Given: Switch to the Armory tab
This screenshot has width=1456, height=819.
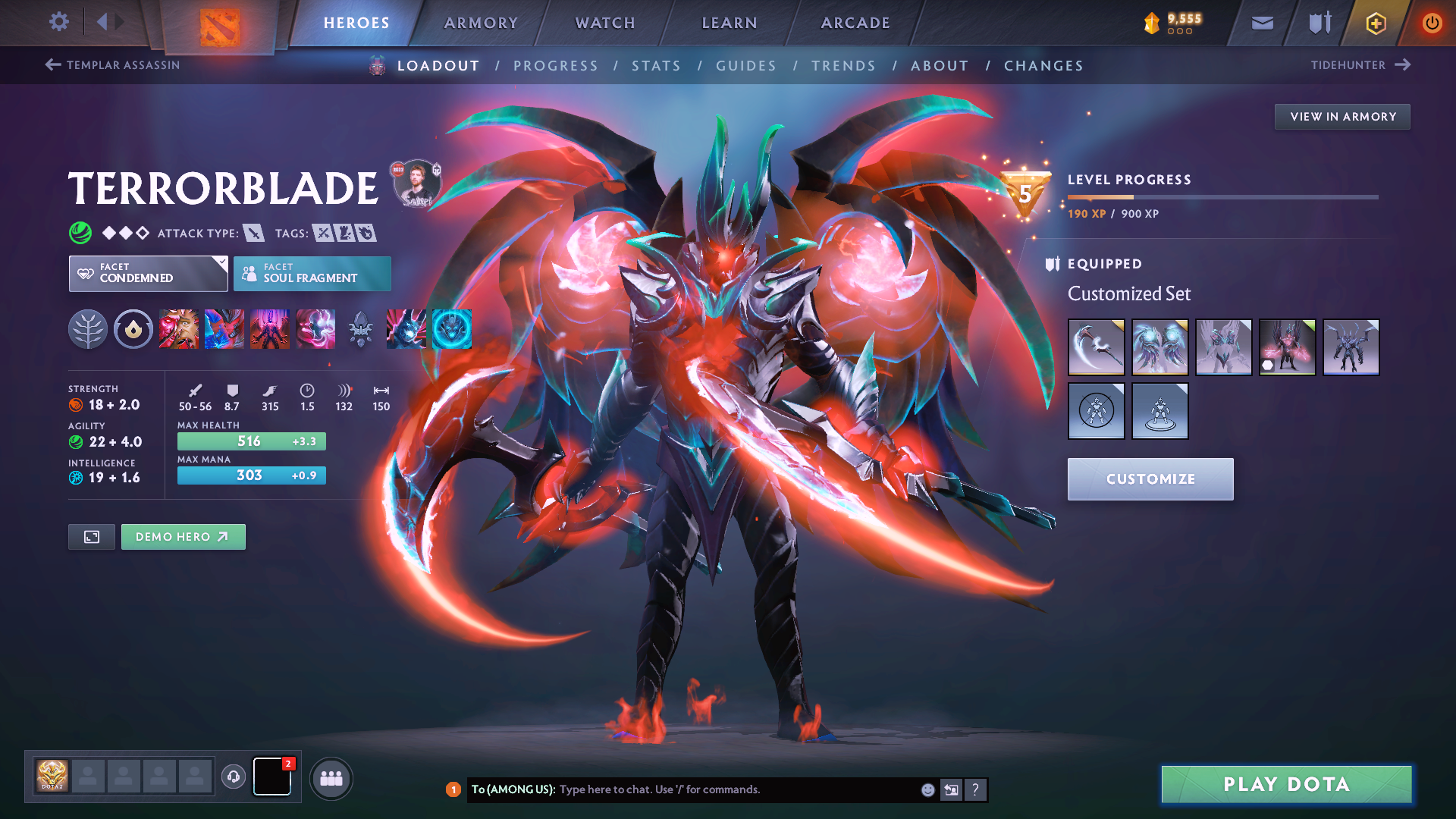Looking at the screenshot, I should pyautogui.click(x=481, y=23).
